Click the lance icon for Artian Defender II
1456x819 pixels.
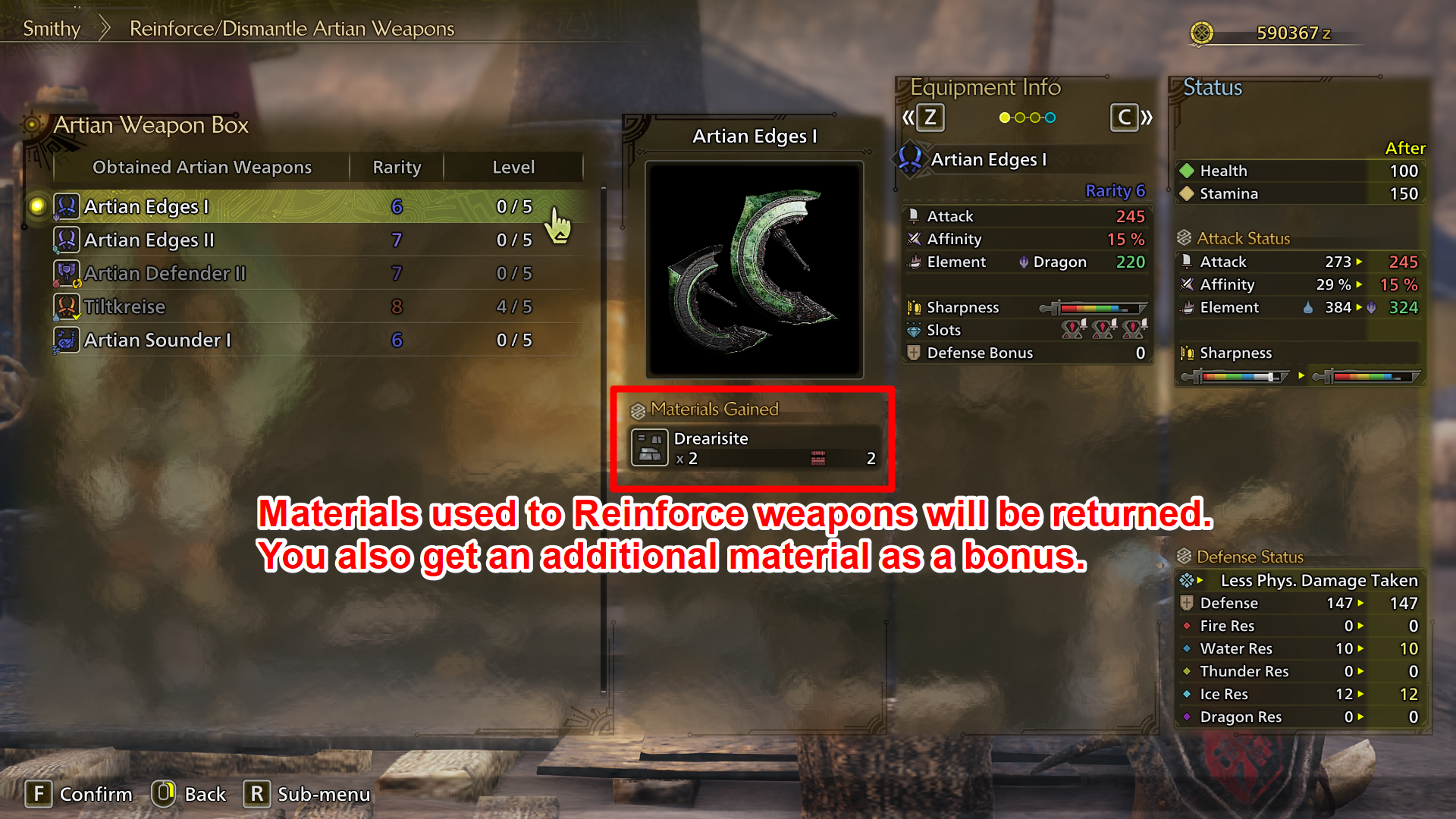67,273
